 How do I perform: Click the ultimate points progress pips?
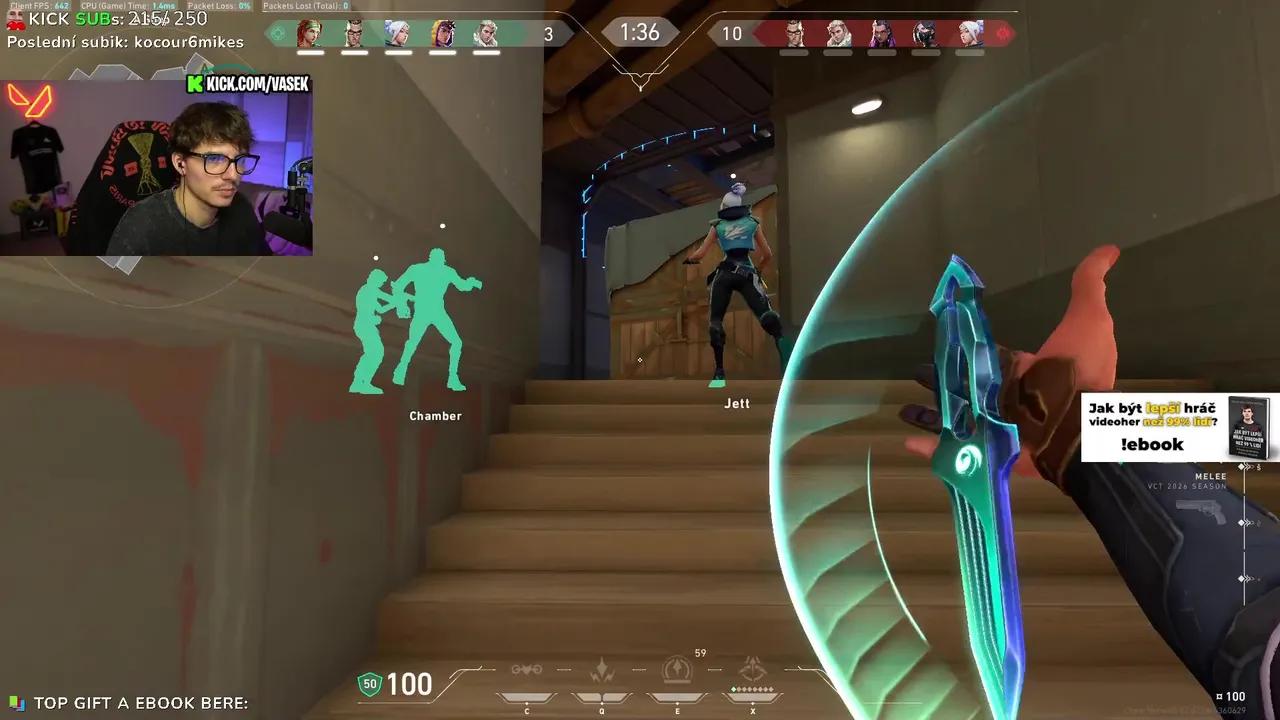point(754,689)
